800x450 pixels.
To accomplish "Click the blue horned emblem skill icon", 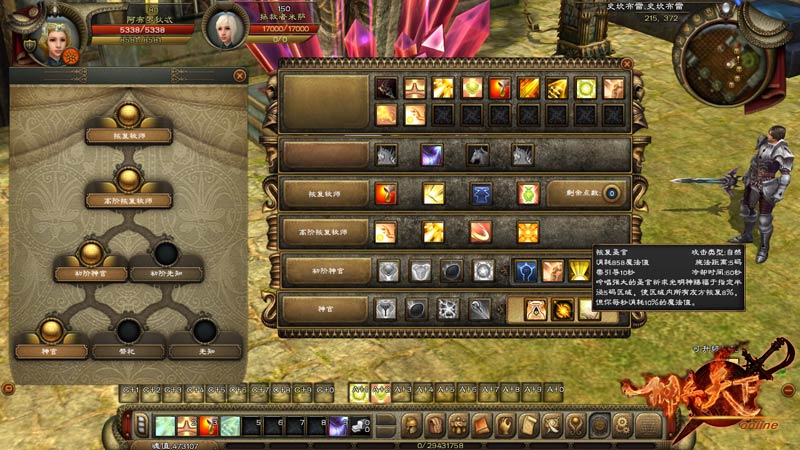I will point(526,270).
